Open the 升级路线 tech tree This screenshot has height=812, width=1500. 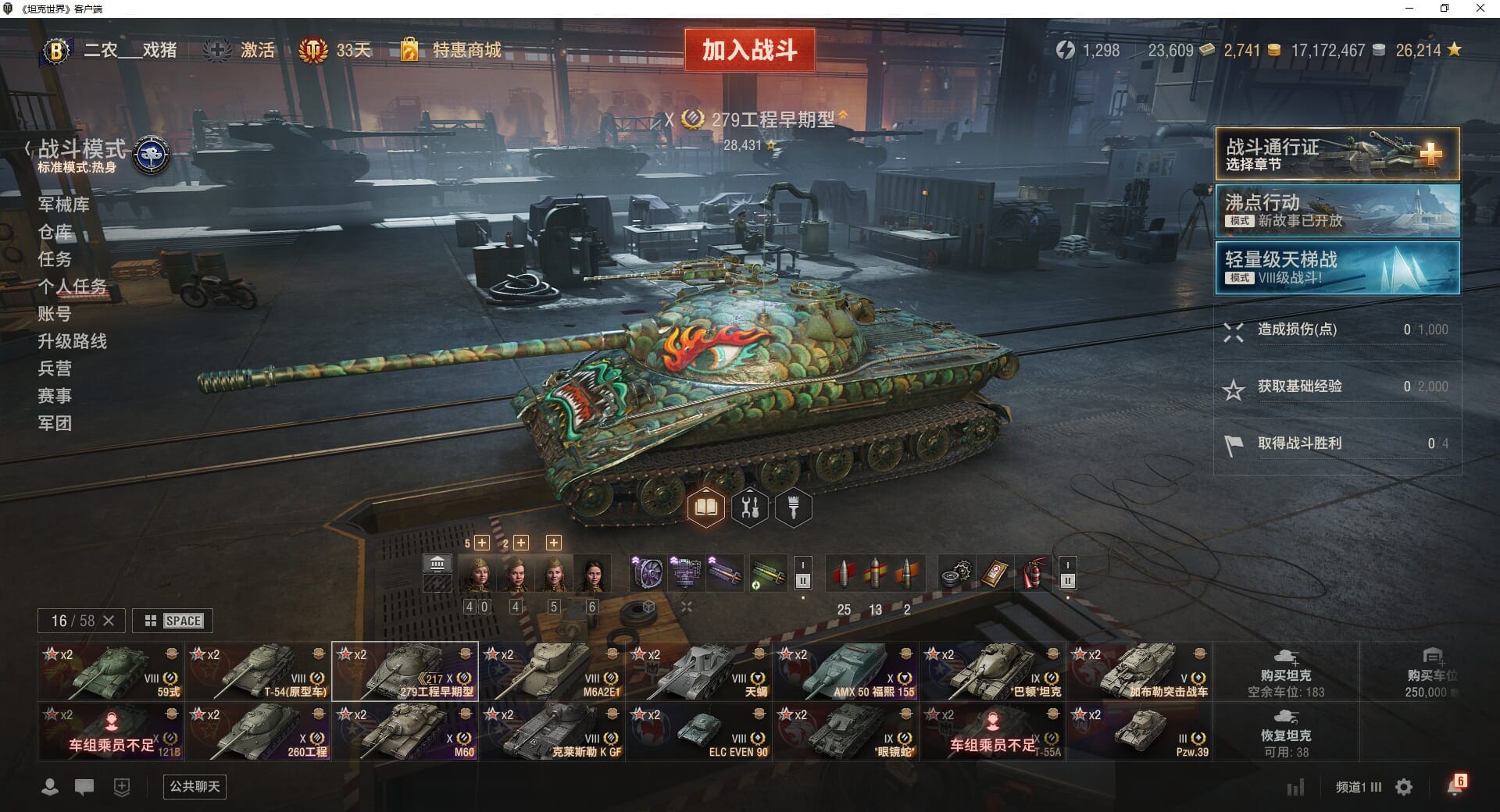(x=72, y=341)
